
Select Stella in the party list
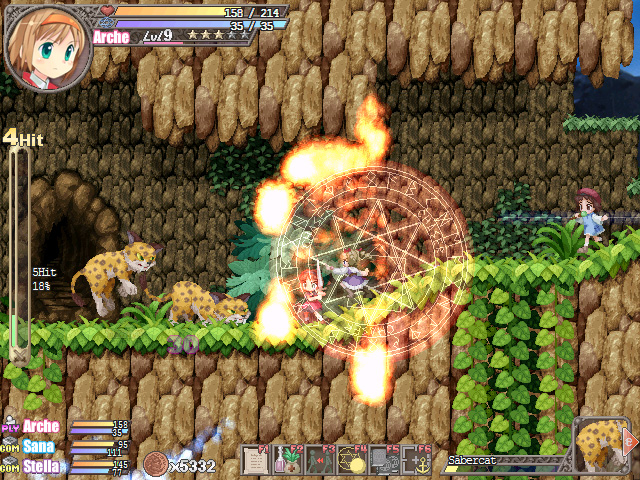point(41,465)
